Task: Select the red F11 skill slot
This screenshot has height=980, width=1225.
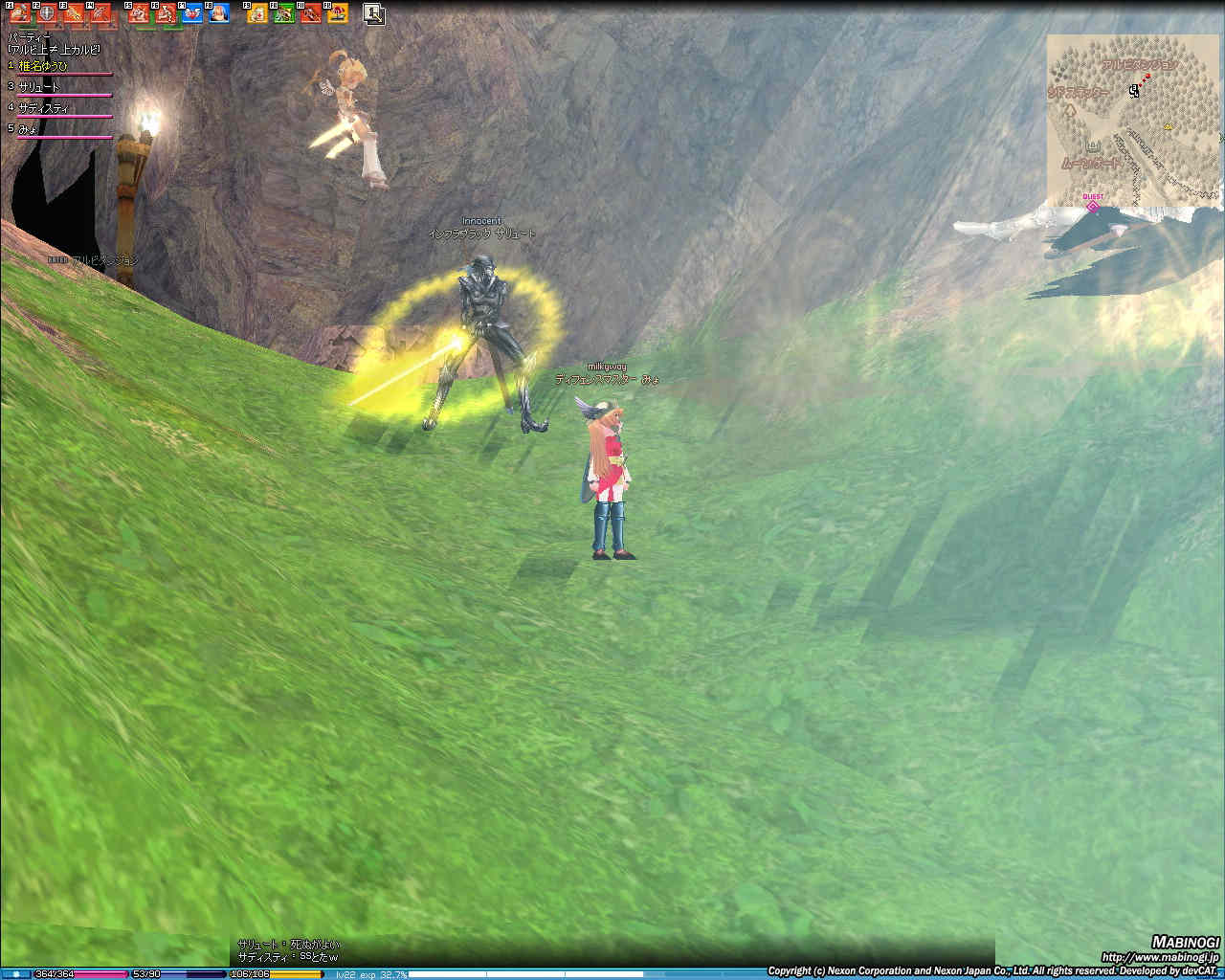Action: click(310, 13)
